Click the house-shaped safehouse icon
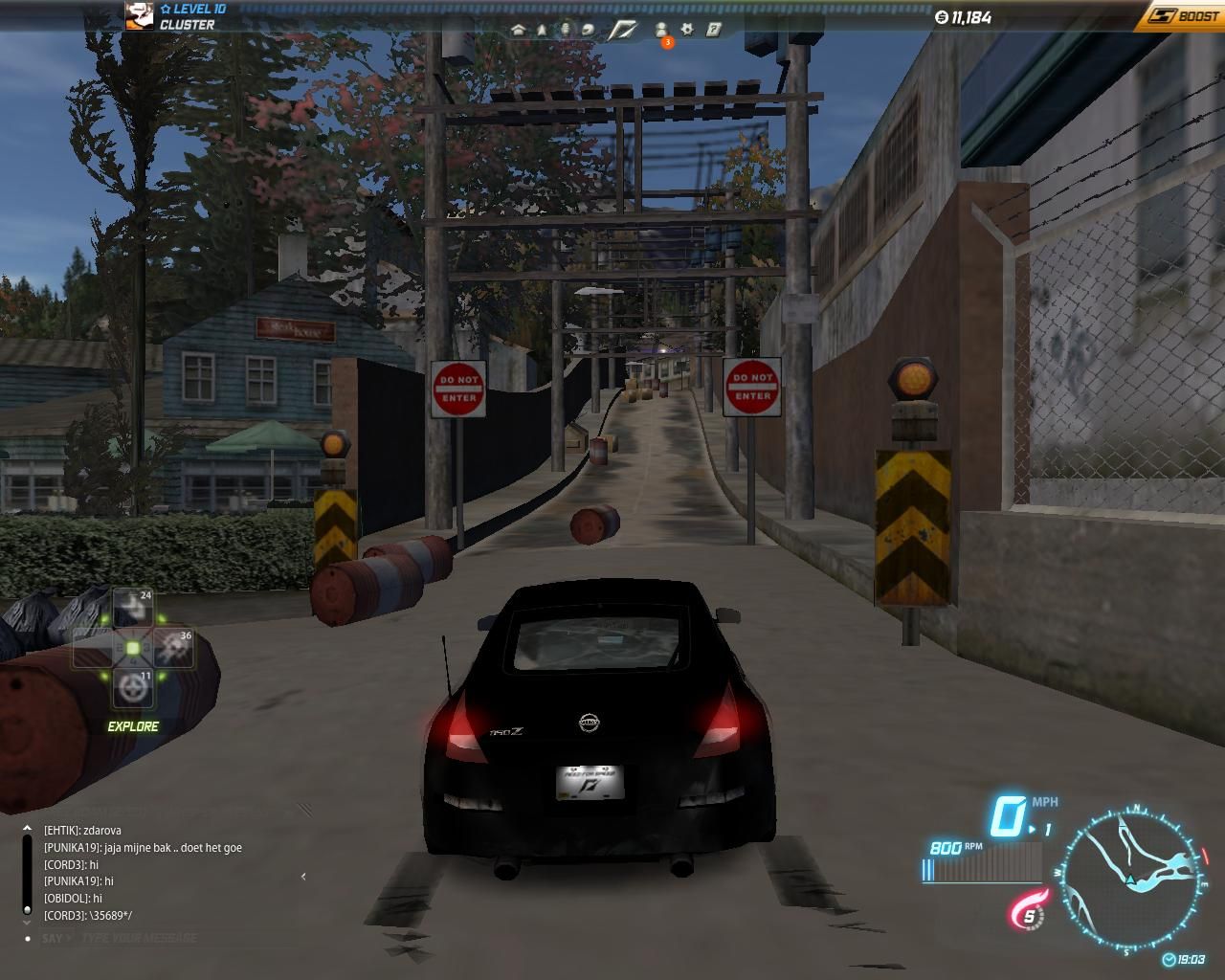Screen dimensions: 1225x980 (x=519, y=30)
